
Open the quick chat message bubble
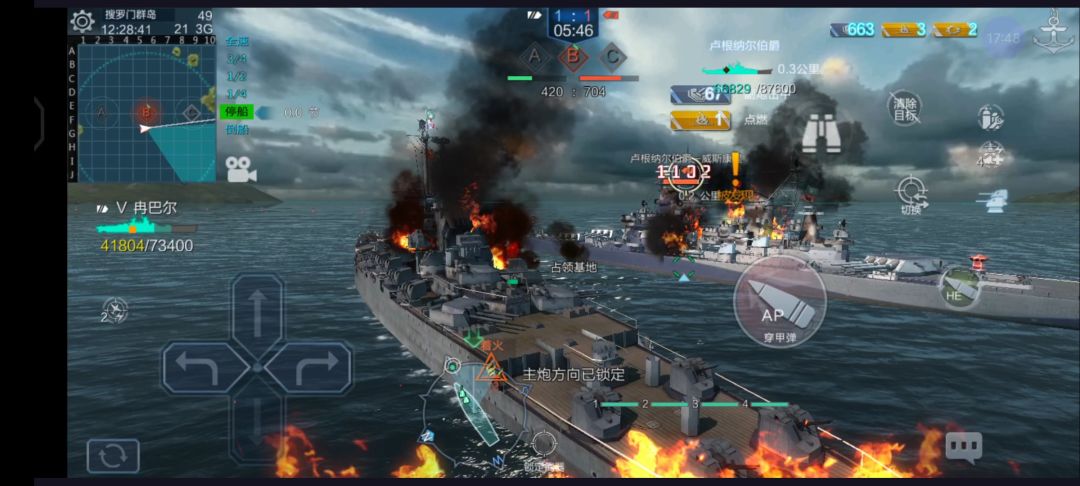963,447
